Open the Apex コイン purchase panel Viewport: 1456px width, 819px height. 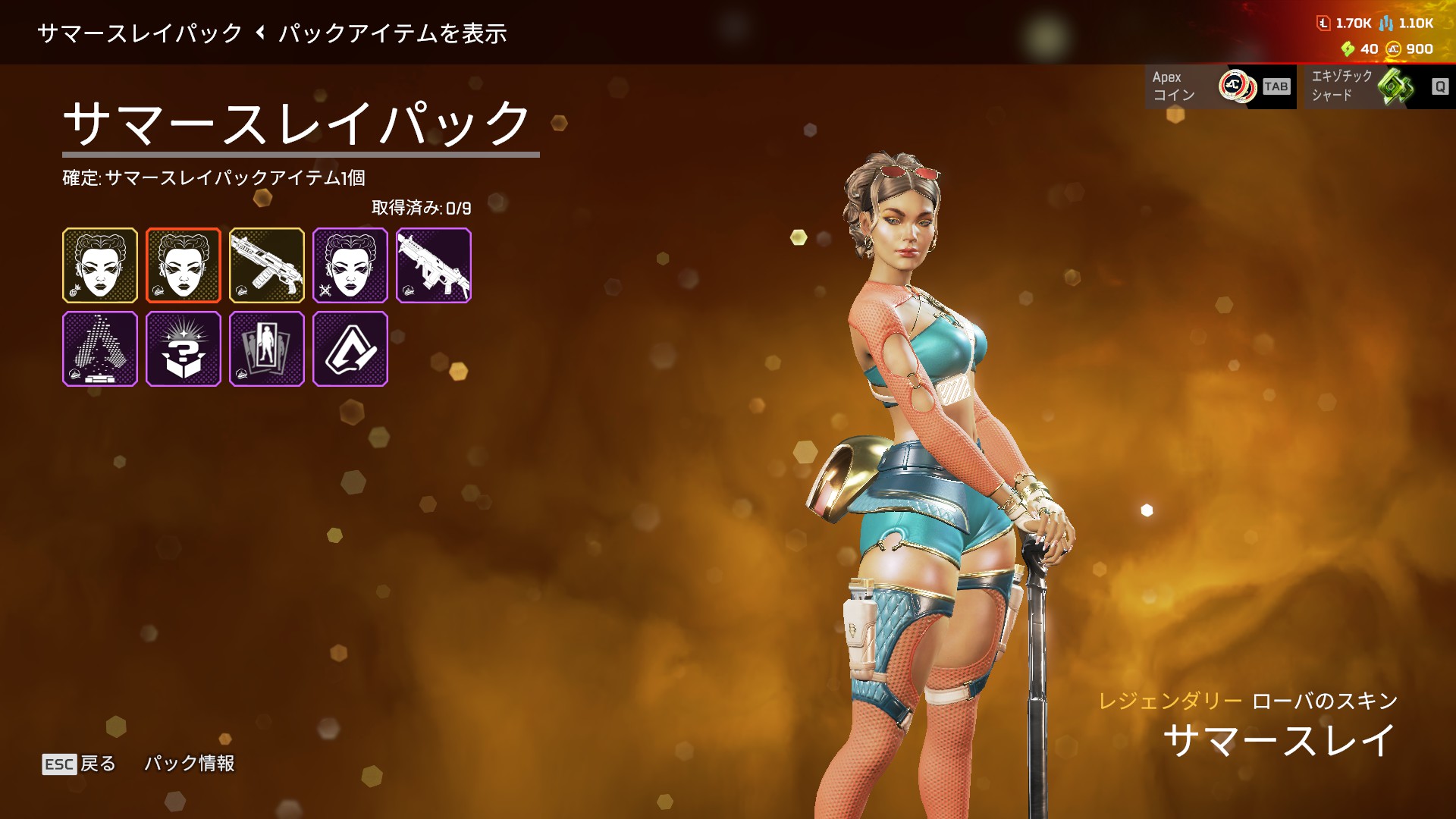[1220, 86]
